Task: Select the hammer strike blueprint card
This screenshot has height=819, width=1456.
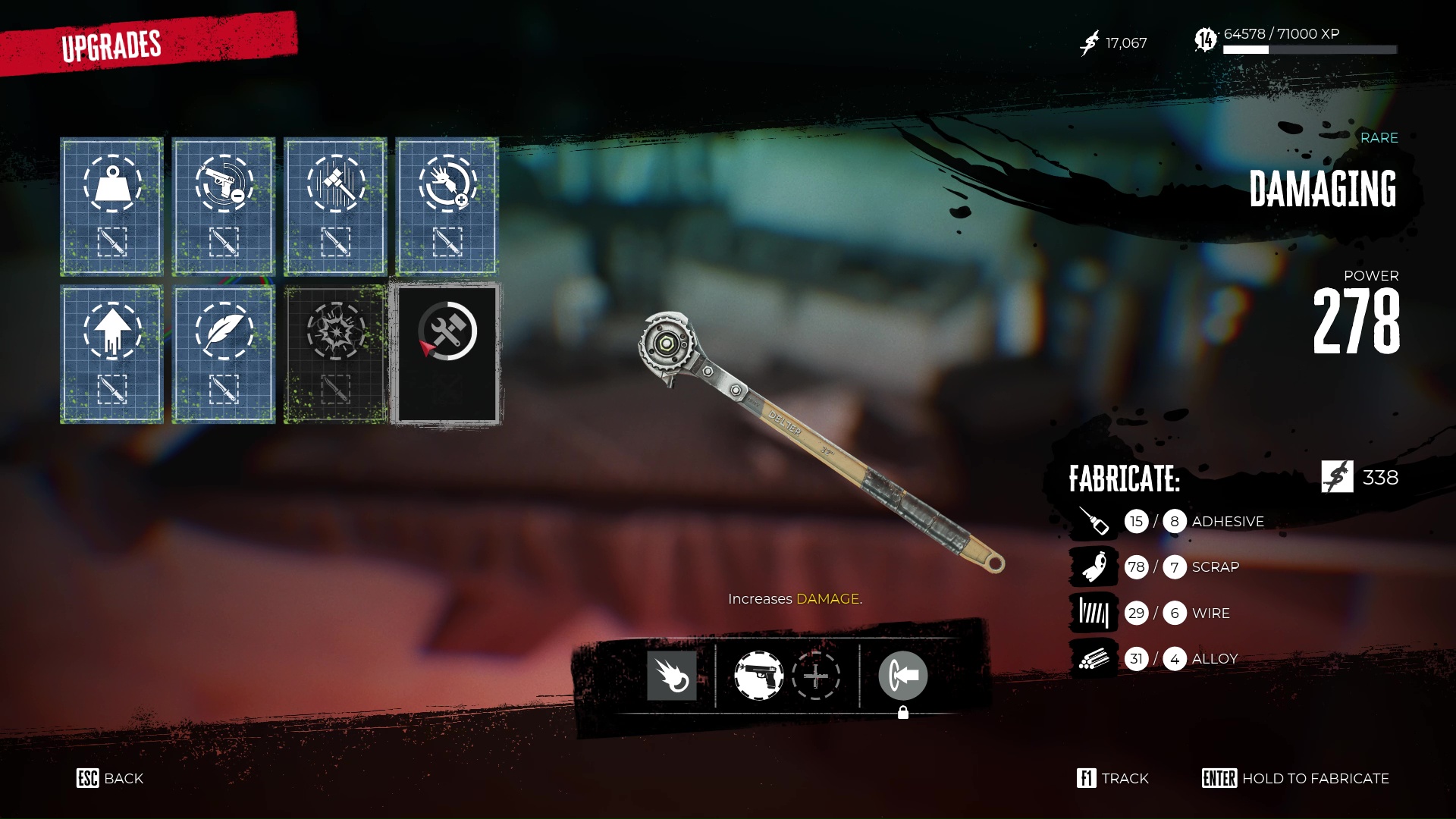Action: 335,206
